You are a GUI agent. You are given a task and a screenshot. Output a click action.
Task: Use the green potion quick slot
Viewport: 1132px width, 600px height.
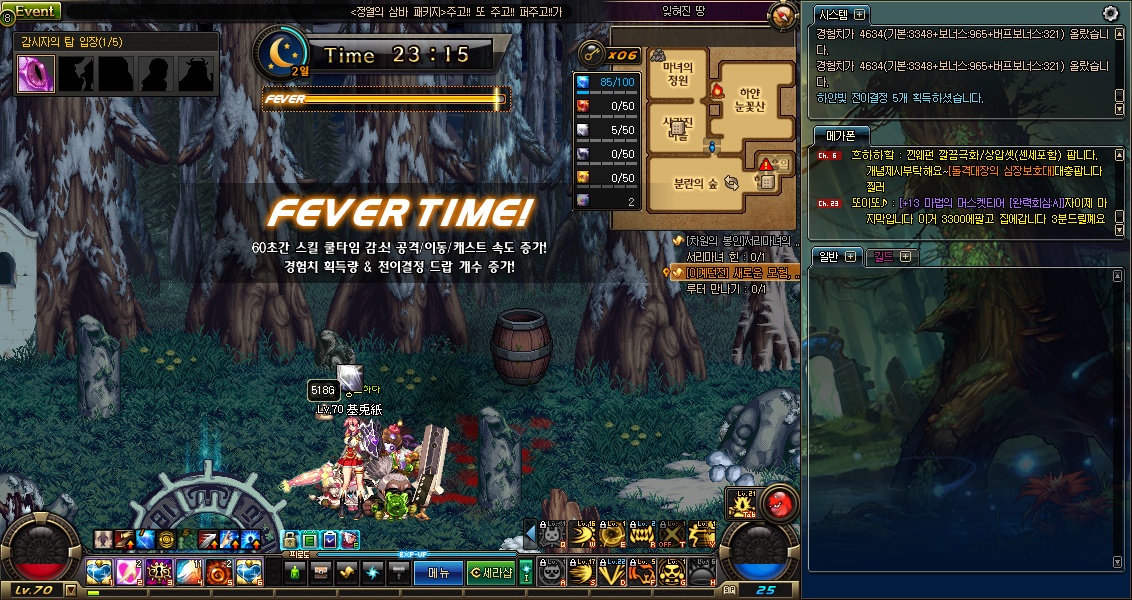coord(296,572)
